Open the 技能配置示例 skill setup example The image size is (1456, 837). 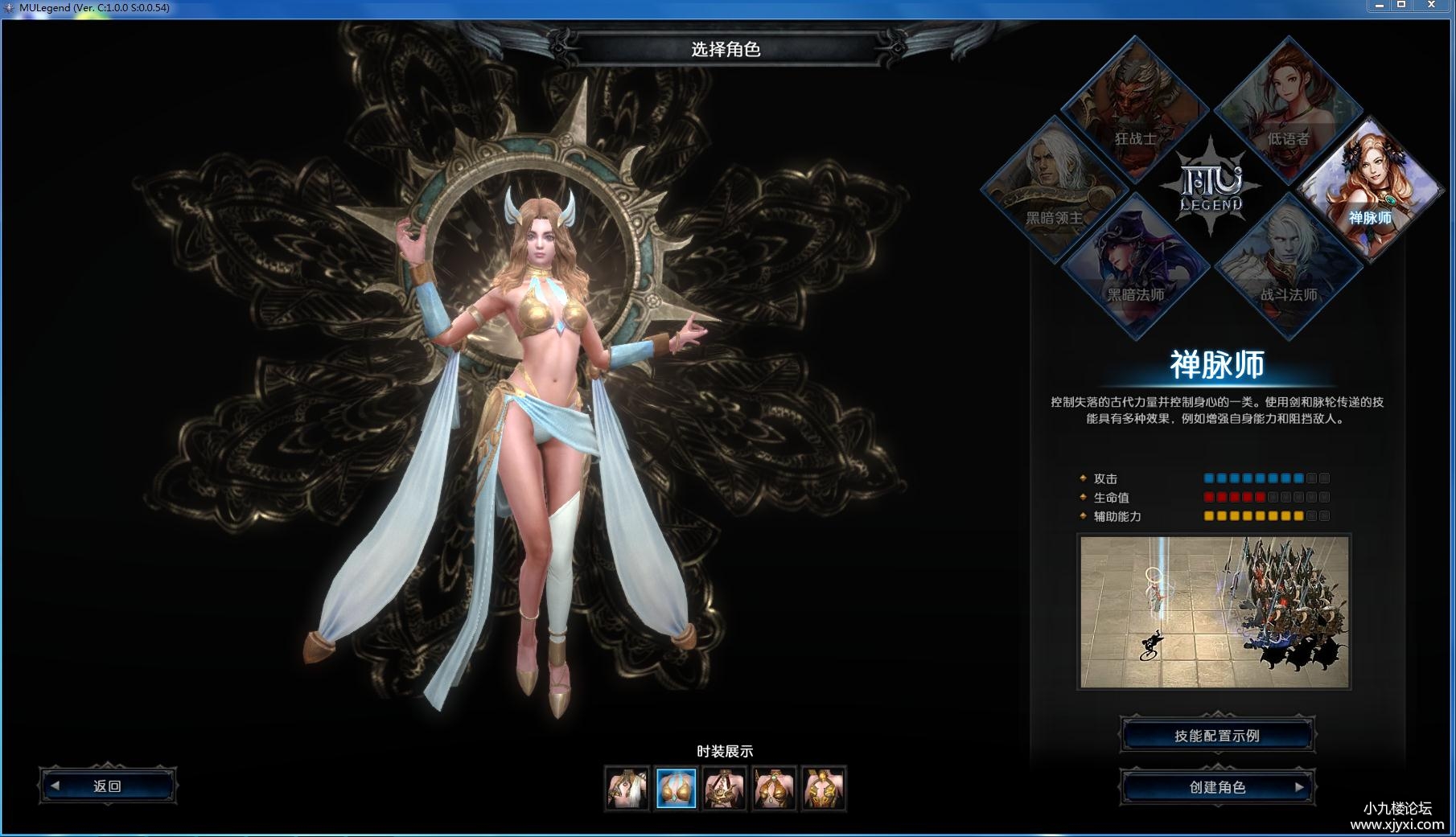point(1217,736)
